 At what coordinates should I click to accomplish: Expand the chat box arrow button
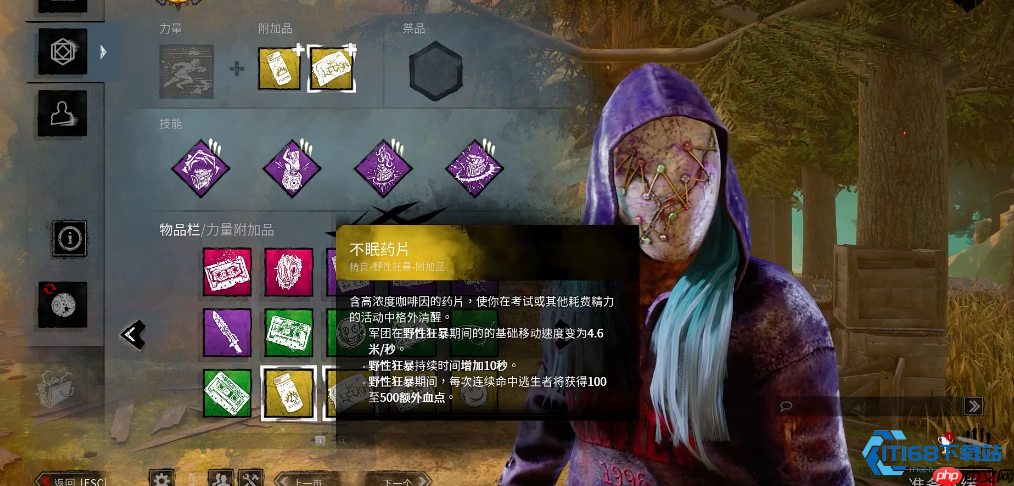click(x=973, y=406)
